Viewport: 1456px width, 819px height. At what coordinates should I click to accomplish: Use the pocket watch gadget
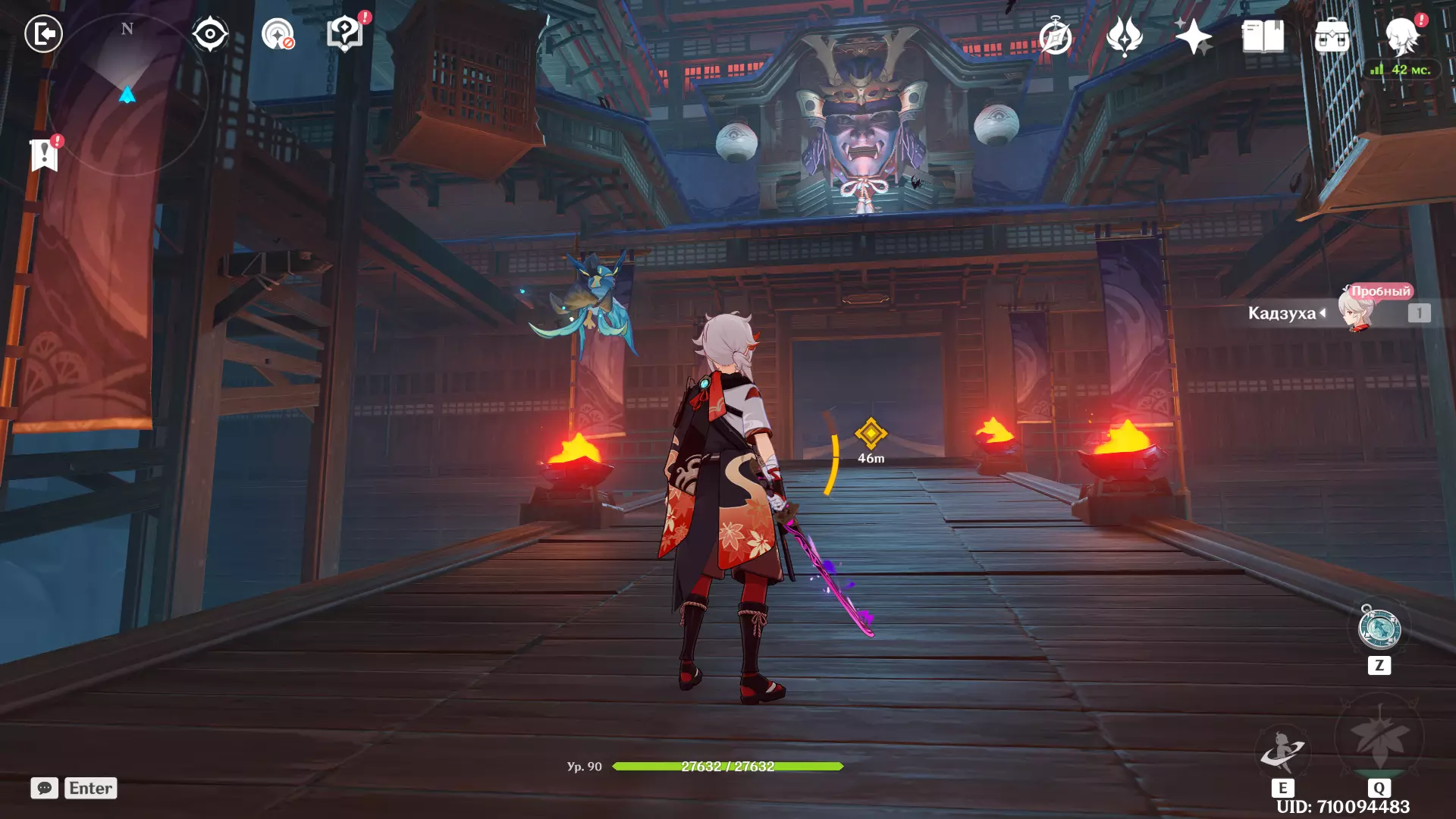click(x=1379, y=629)
